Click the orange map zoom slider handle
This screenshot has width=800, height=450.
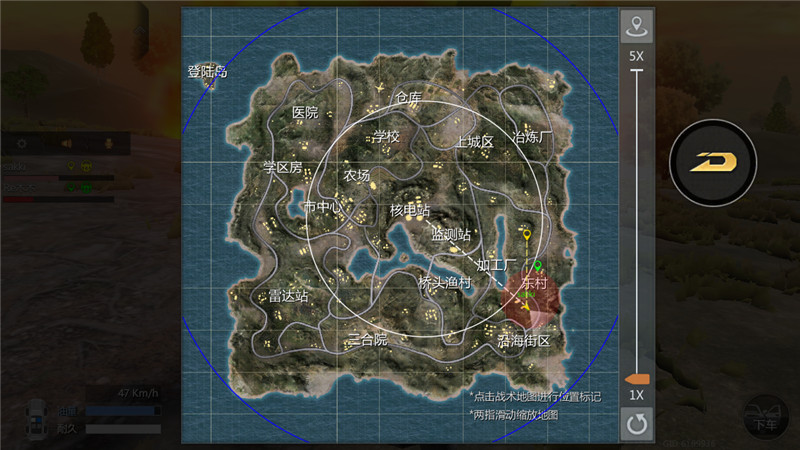click(x=636, y=379)
